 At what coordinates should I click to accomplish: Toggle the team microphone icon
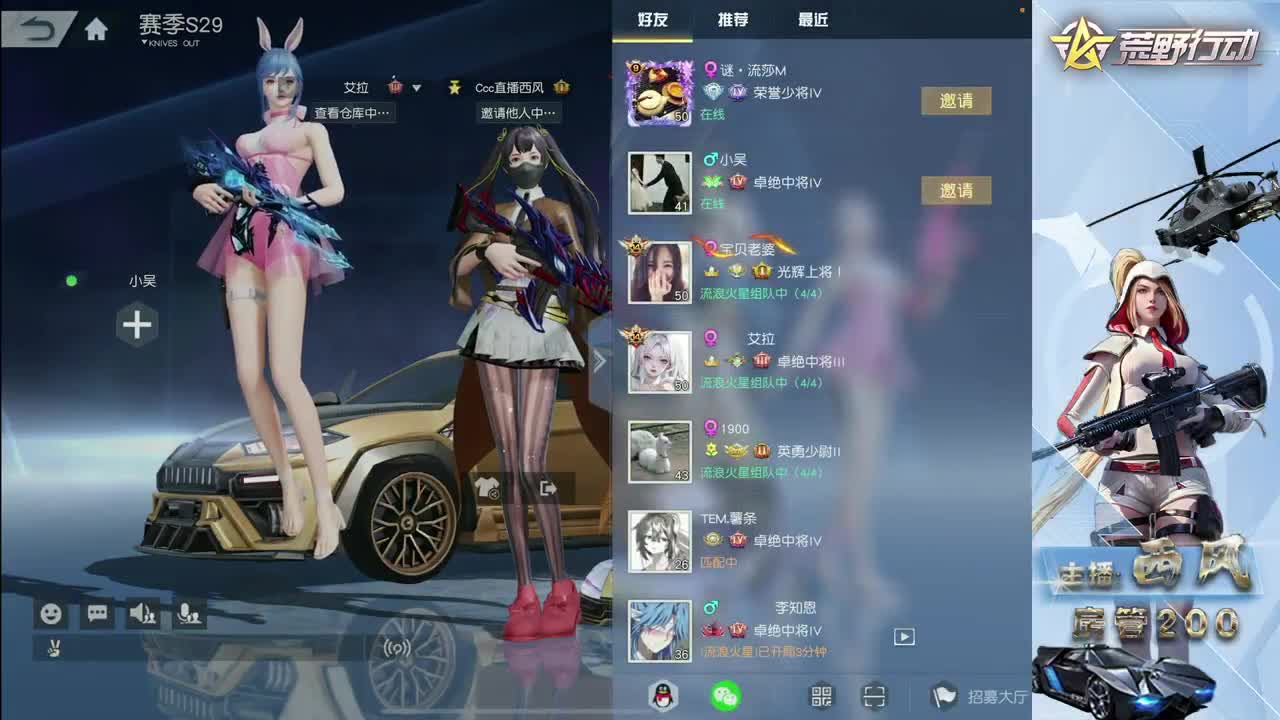190,616
